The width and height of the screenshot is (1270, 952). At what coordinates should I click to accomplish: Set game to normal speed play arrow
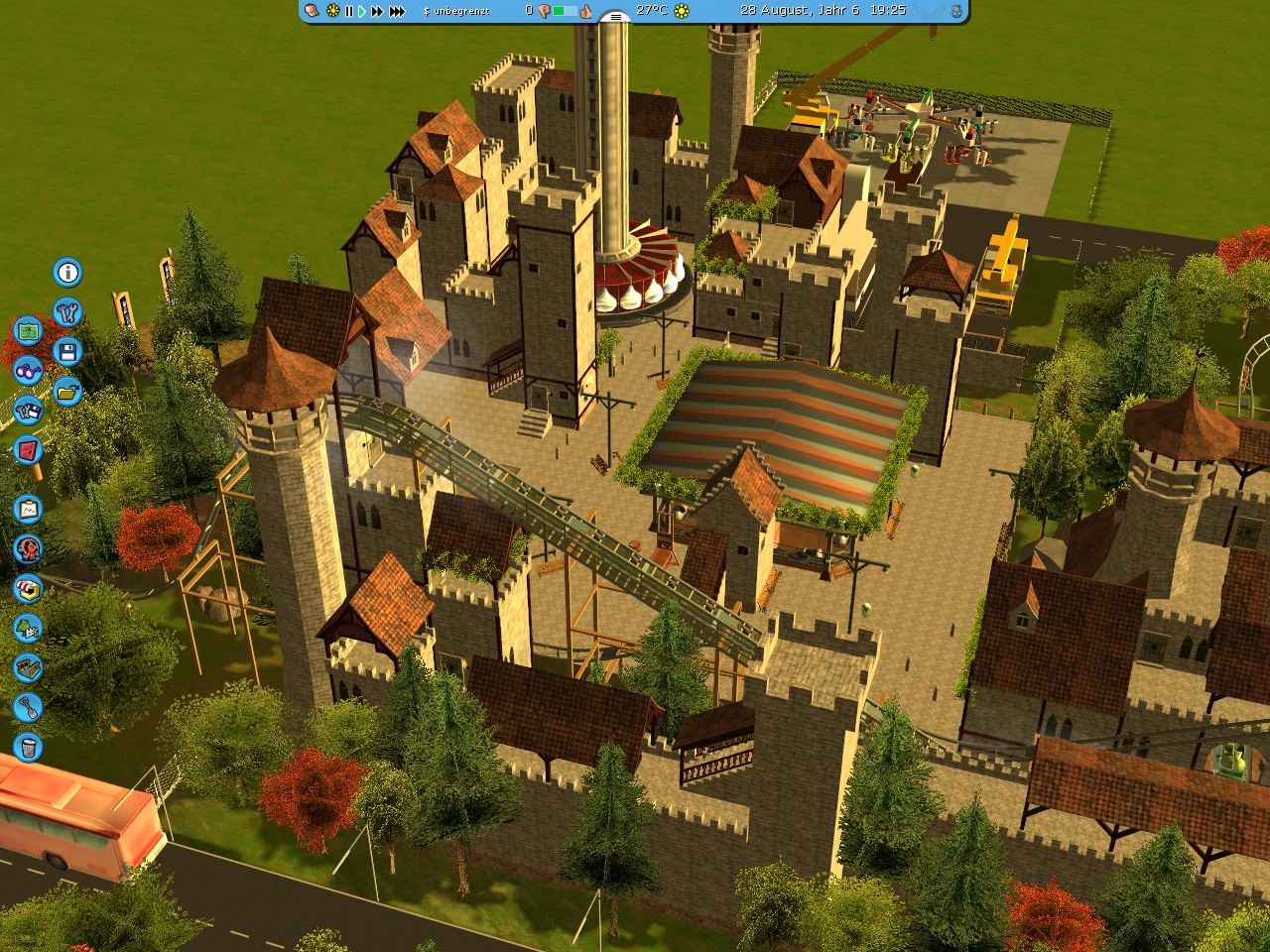point(362,11)
